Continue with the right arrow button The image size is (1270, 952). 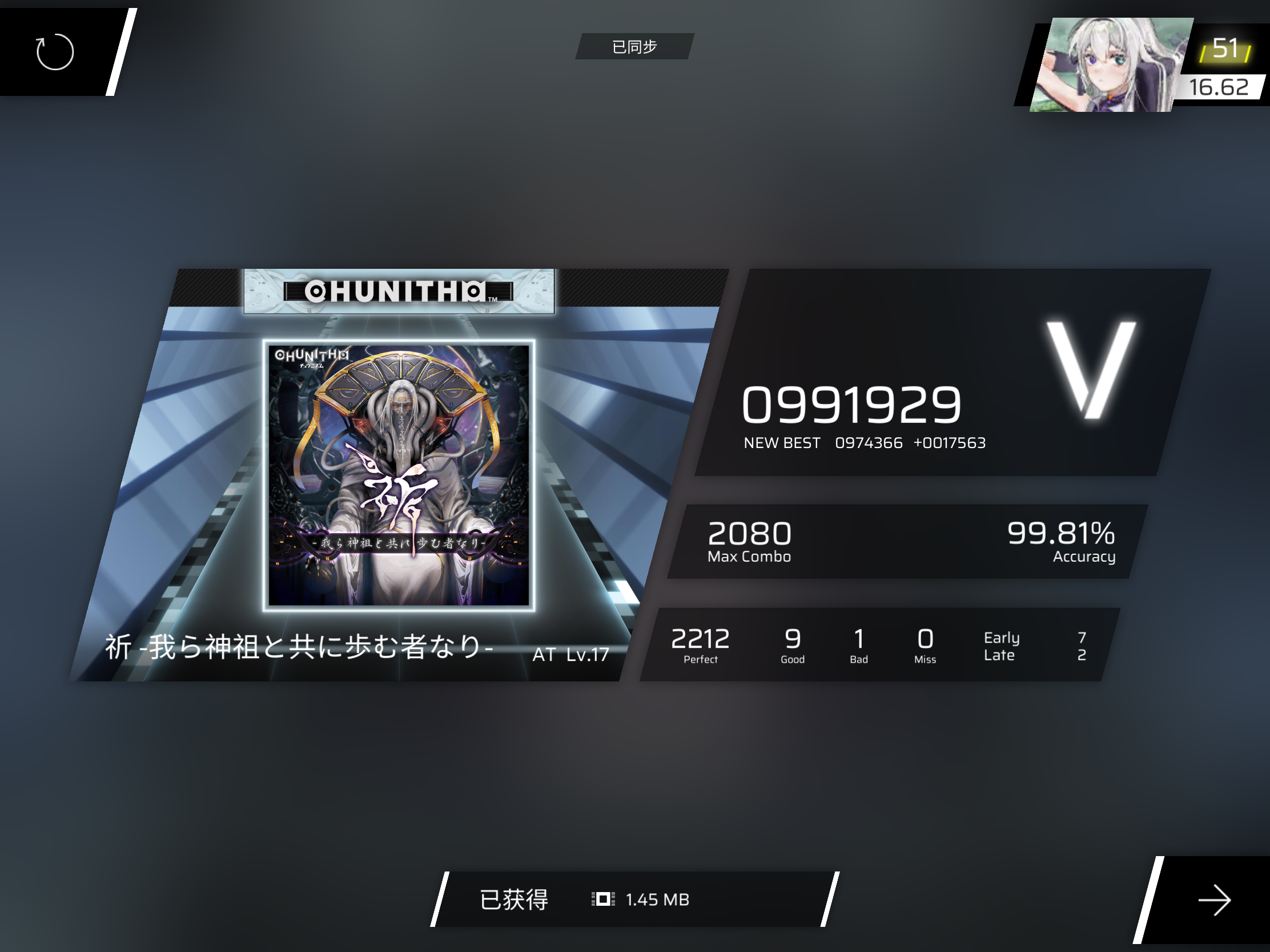[1213, 900]
